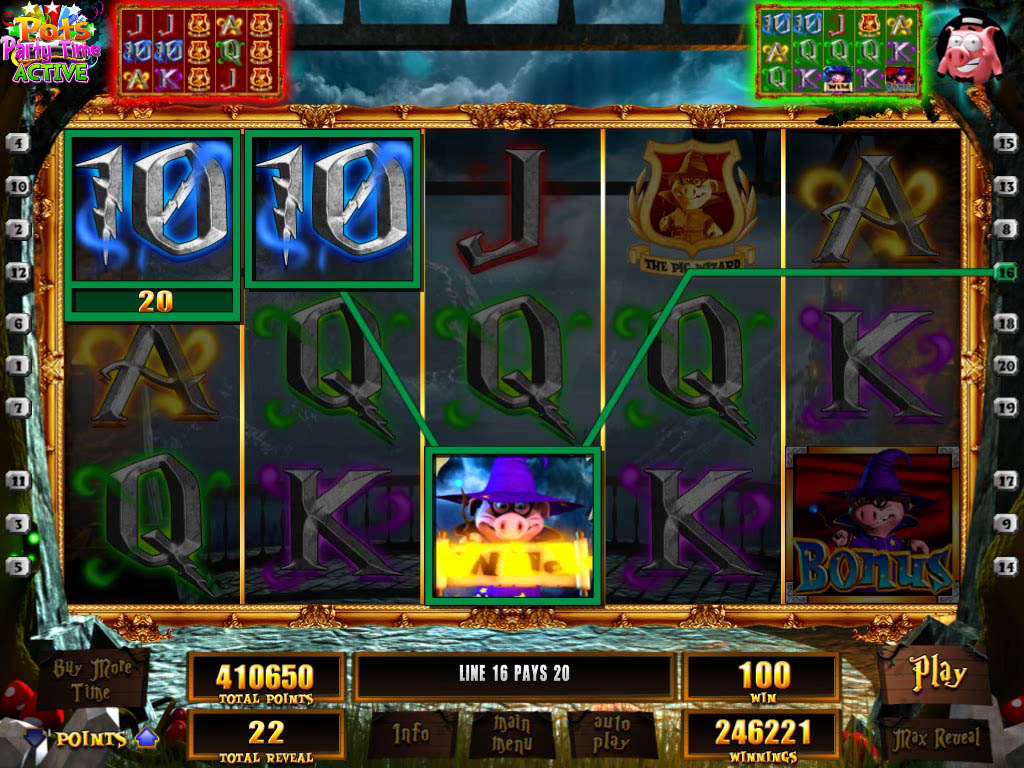1024x768 pixels.
Task: Increase points with the blue up arrow
Action: [147, 738]
